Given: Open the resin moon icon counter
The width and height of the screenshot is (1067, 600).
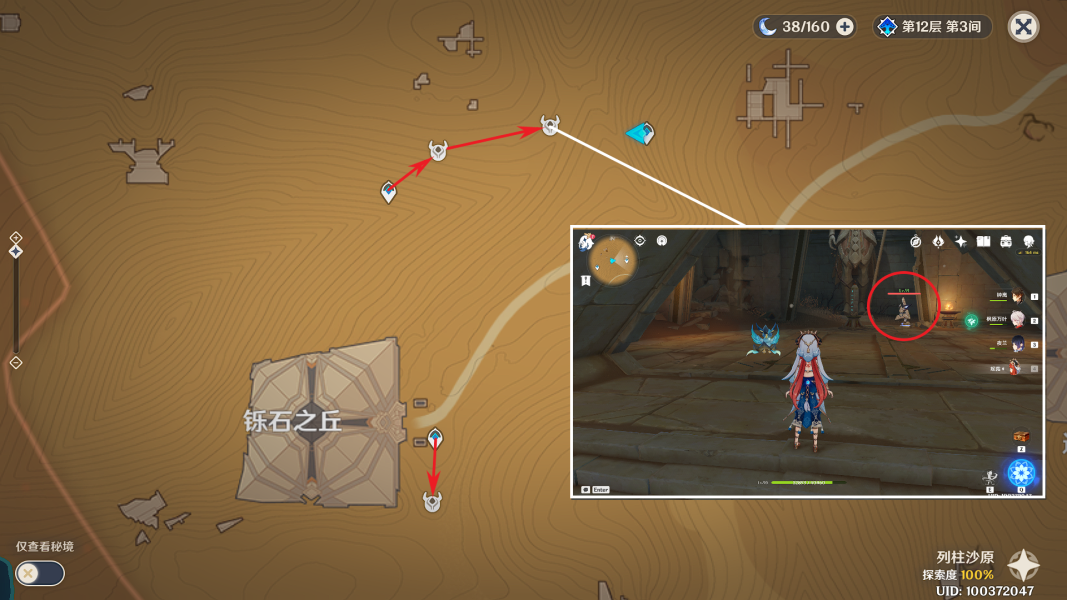Looking at the screenshot, I should click(x=768, y=27).
